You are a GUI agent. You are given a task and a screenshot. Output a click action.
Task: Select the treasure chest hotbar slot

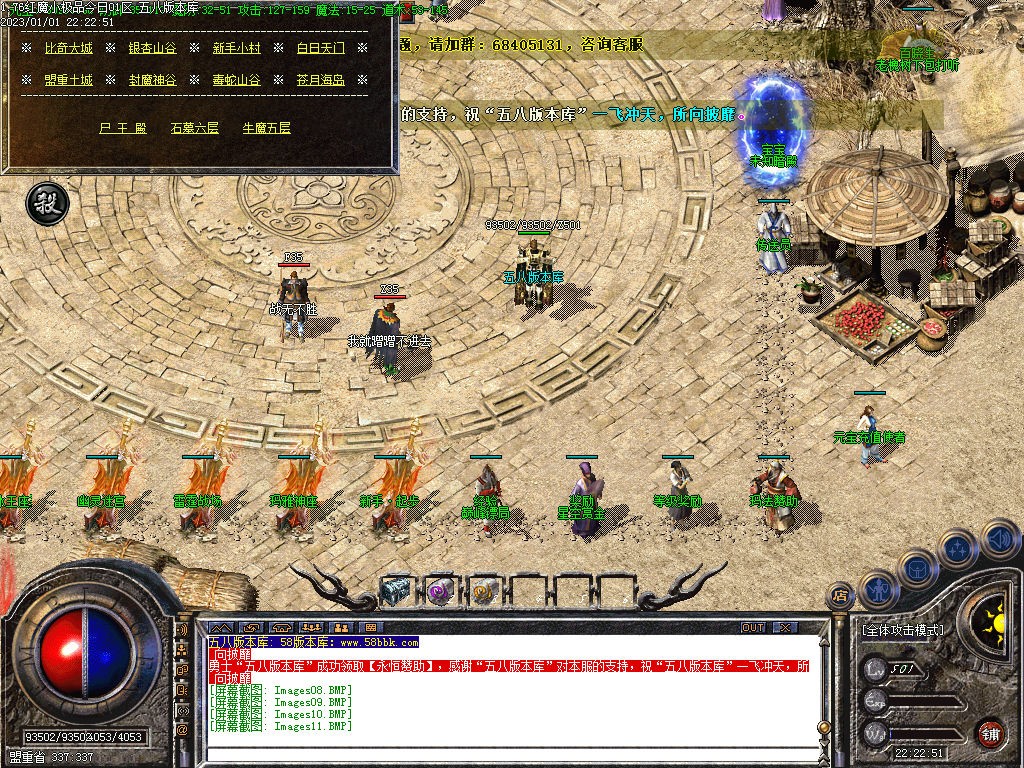tap(396, 591)
